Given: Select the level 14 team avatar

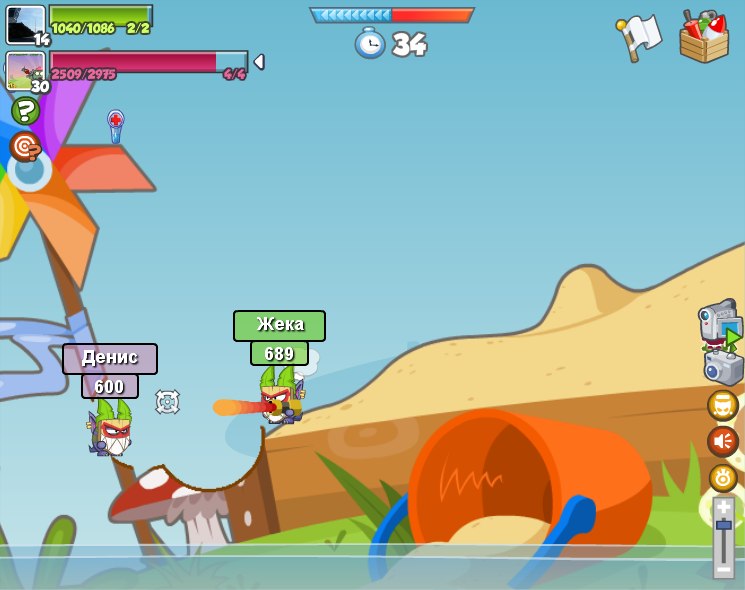Looking at the screenshot, I should tap(25, 25).
